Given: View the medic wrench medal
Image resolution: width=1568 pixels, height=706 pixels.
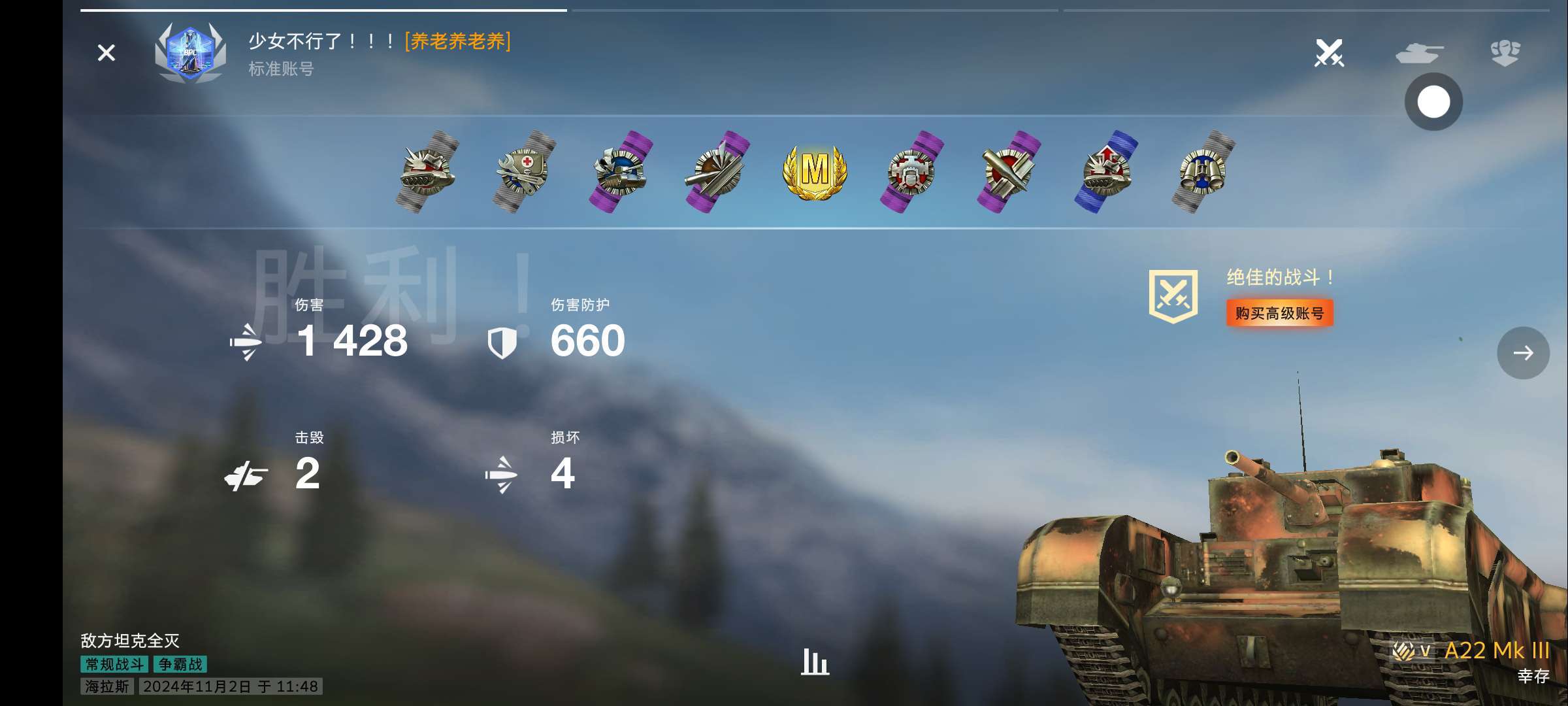Looking at the screenshot, I should pyautogui.click(x=524, y=171).
